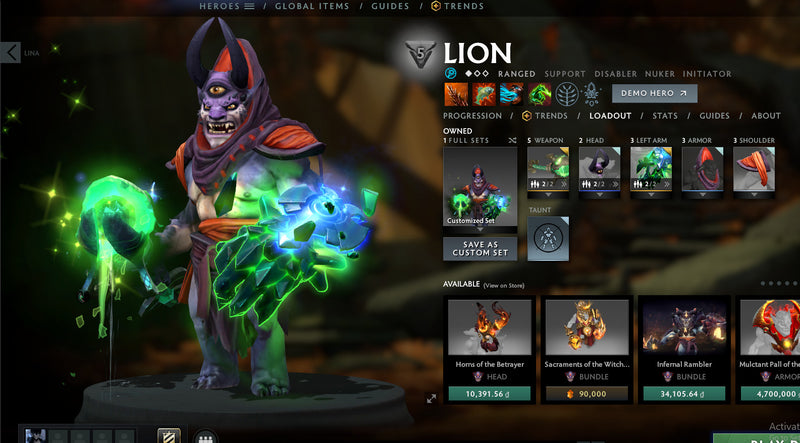Save loadout as custom set

coord(480,248)
